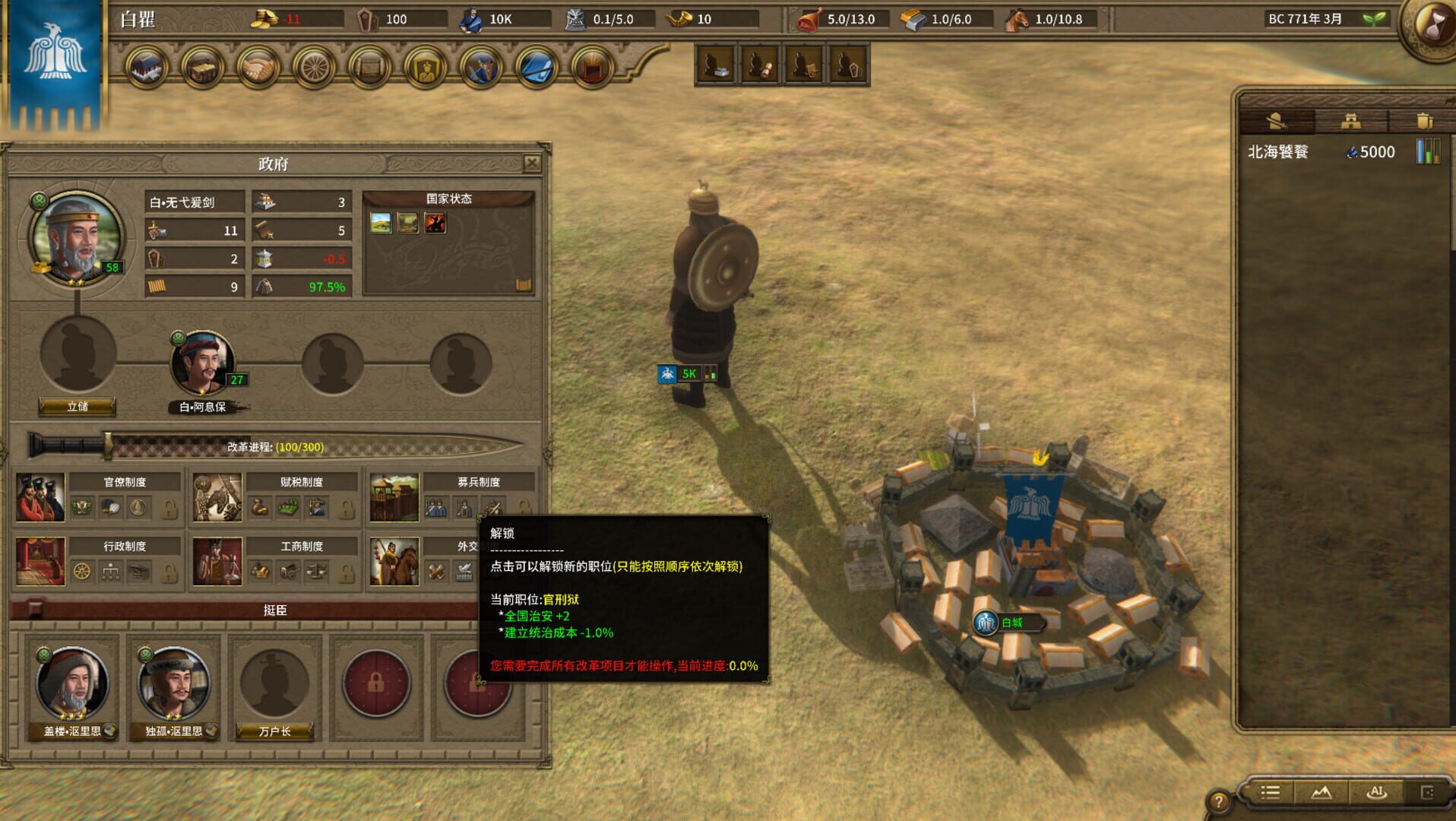Switch to the army tab of 北海饕餮 panel
The width and height of the screenshot is (1456, 821).
pyautogui.click(x=1277, y=122)
